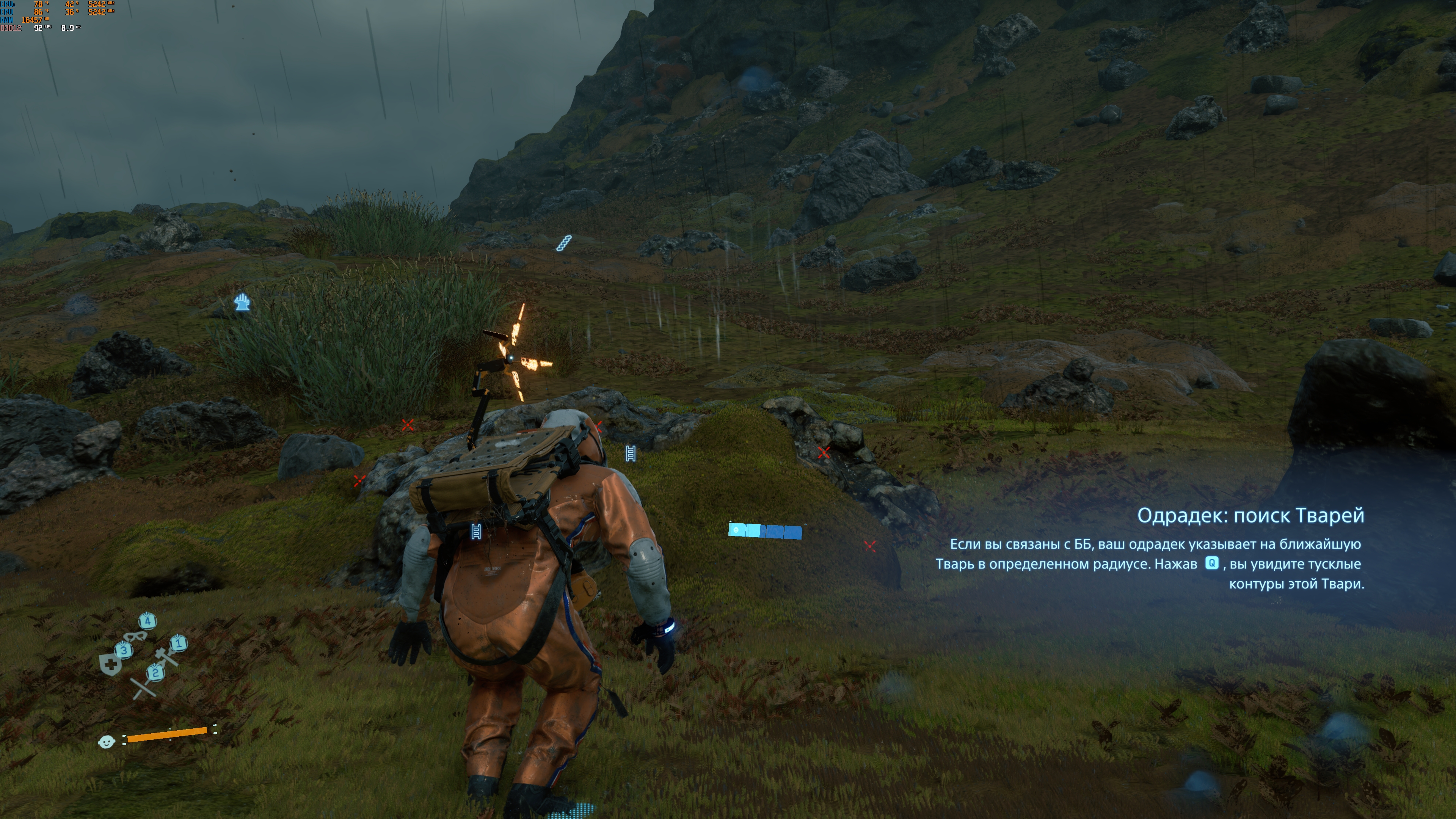1456x819 pixels.
Task: Click the blue chain link marker
Action: click(x=563, y=243)
